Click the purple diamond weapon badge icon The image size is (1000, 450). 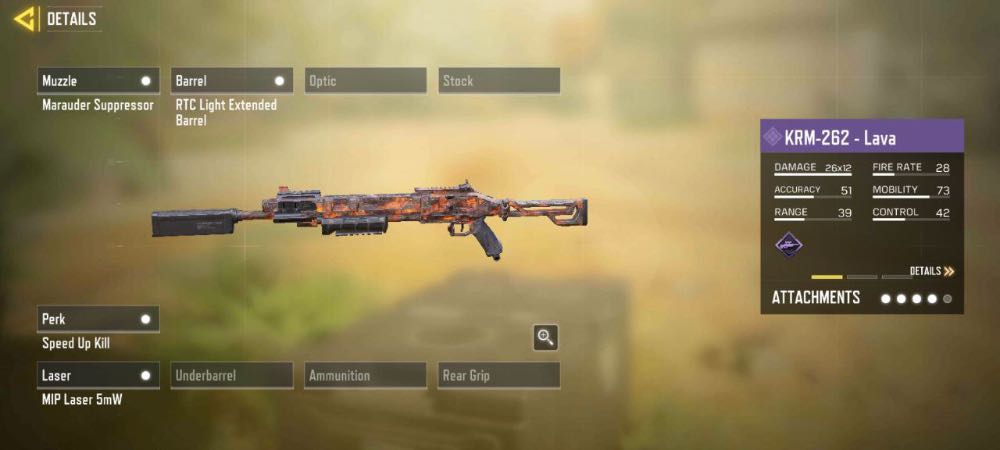tap(789, 244)
